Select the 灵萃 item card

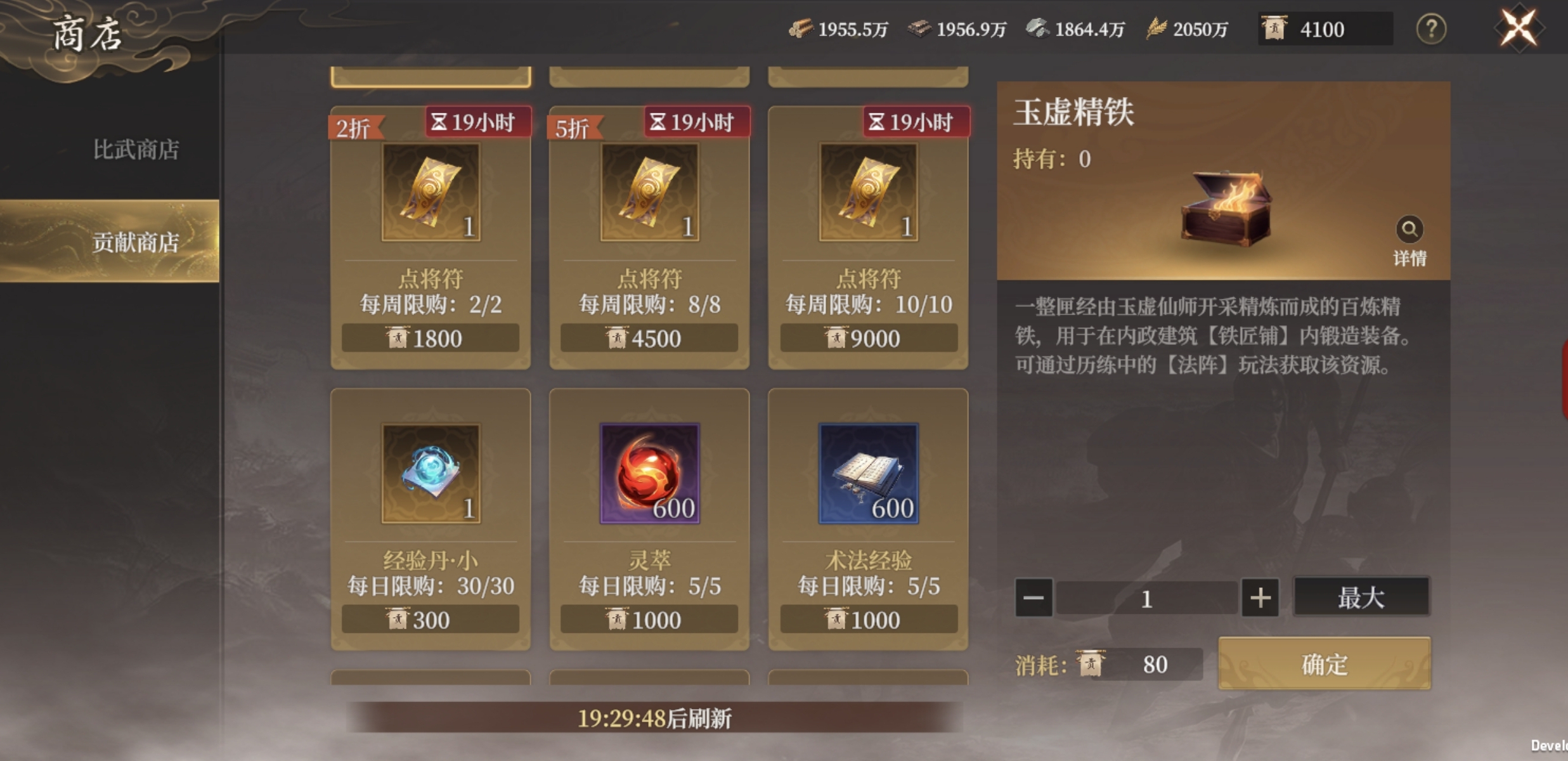click(649, 520)
